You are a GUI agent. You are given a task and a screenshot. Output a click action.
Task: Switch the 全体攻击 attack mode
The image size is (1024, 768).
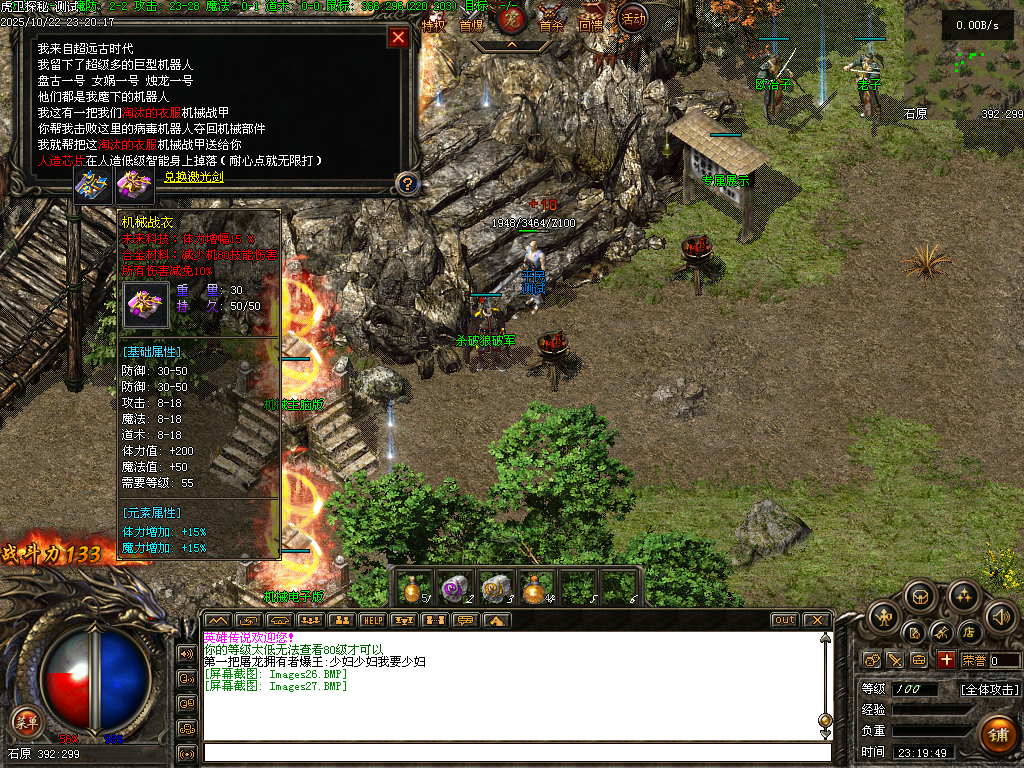(x=990, y=689)
